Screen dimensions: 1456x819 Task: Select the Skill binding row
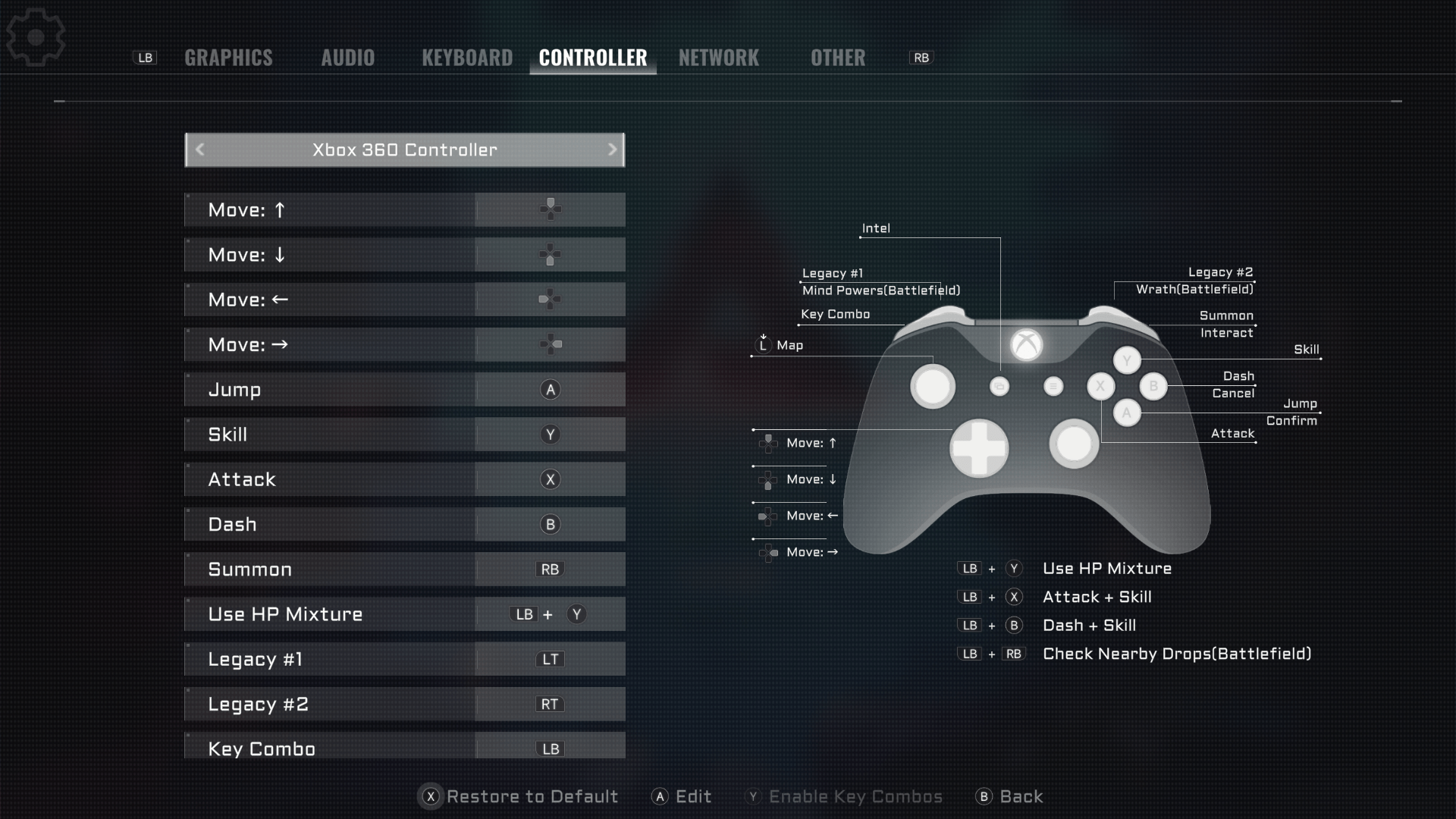(x=404, y=435)
